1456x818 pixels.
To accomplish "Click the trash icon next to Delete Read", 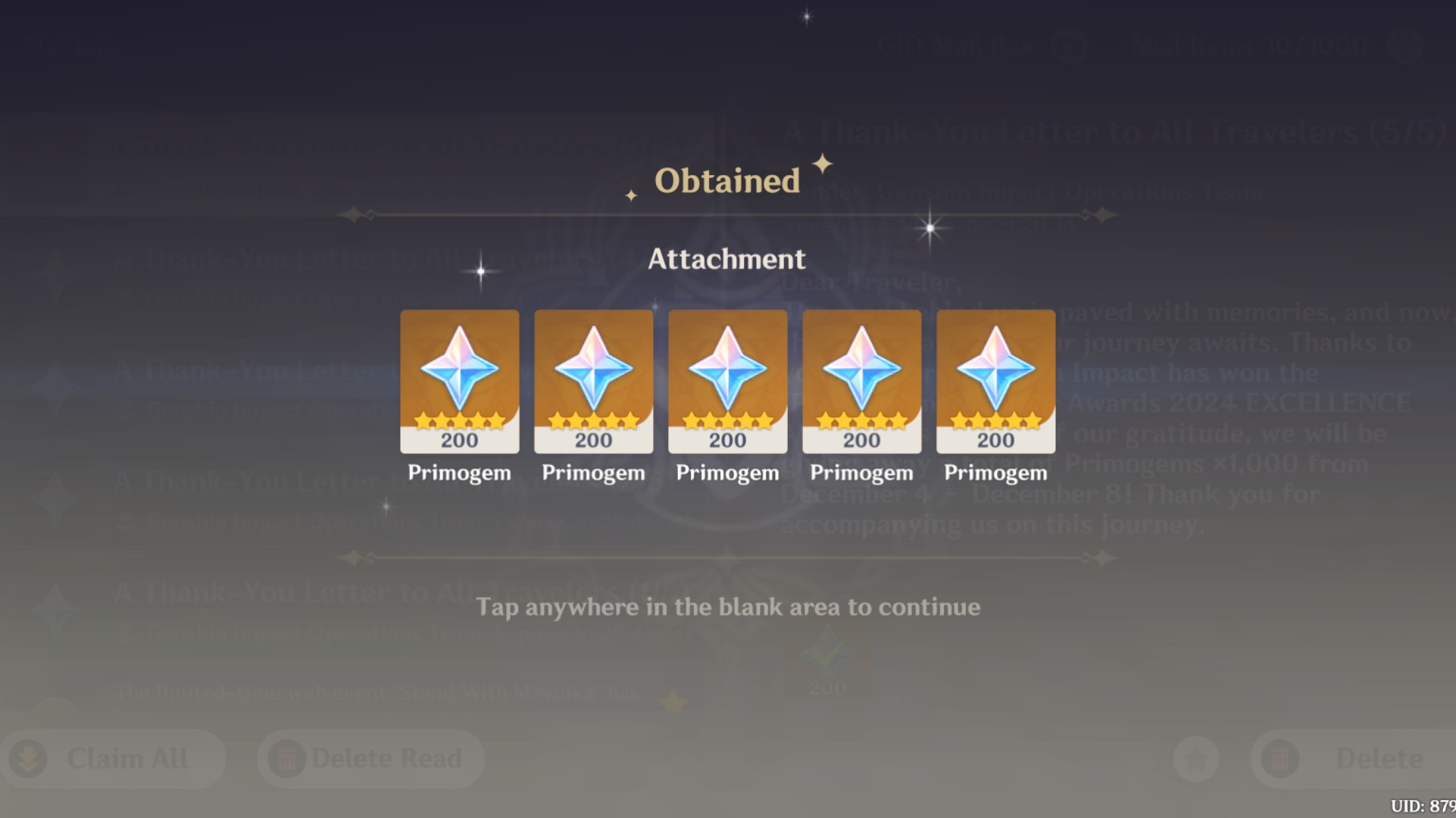I will [x=286, y=757].
